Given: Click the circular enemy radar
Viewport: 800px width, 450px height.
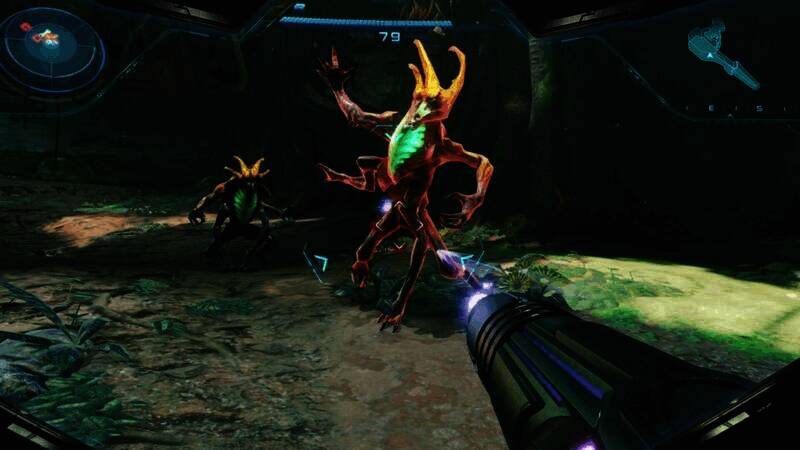Looking at the screenshot, I should (x=53, y=45).
